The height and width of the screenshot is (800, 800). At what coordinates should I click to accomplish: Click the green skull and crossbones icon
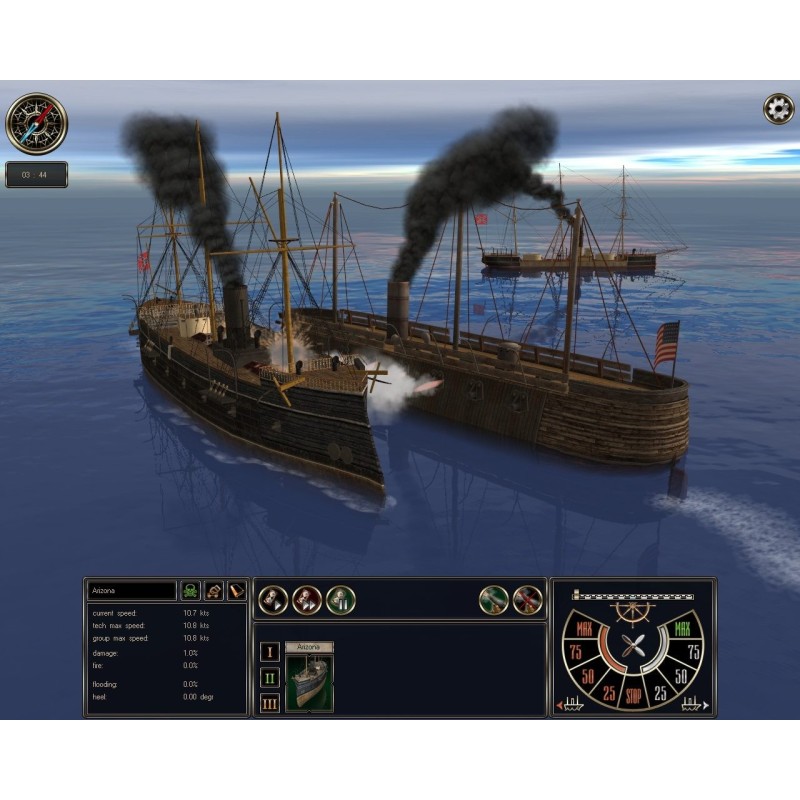(x=191, y=591)
